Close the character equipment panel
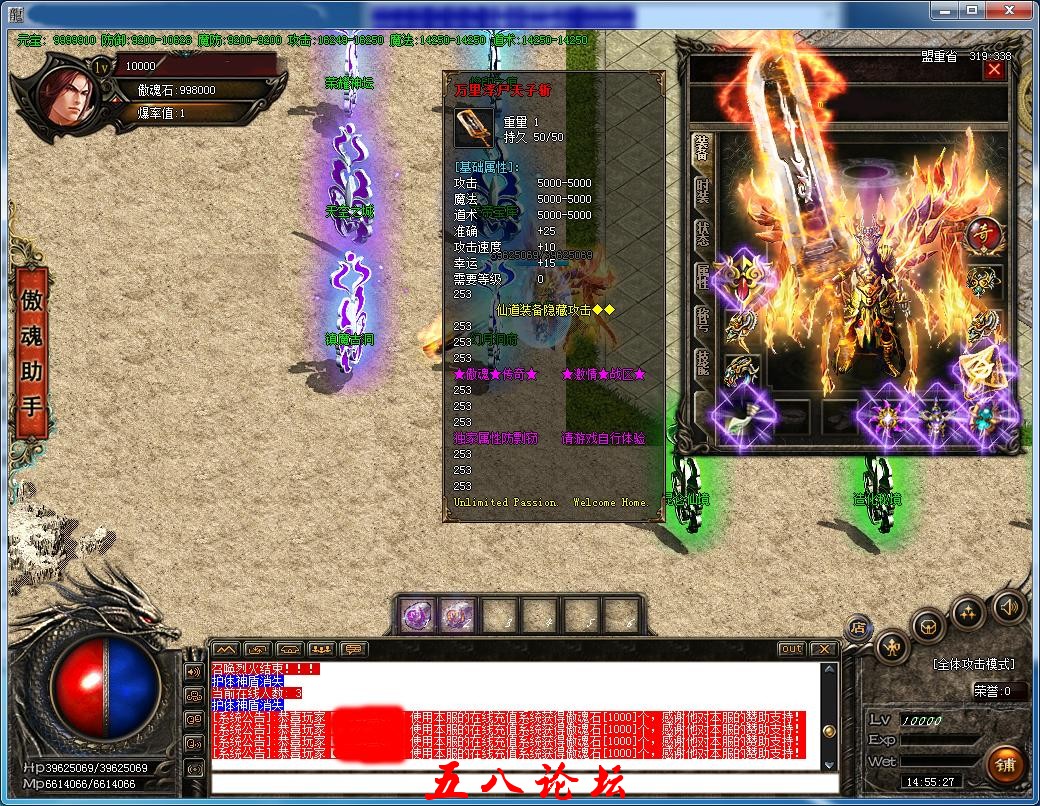This screenshot has height=806, width=1040. (993, 70)
